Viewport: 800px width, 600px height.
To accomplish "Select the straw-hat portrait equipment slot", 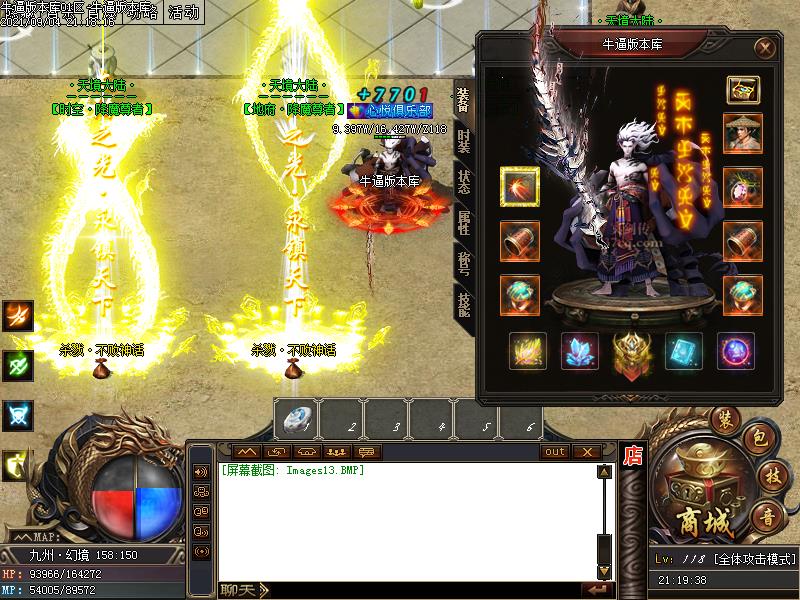I will [743, 134].
